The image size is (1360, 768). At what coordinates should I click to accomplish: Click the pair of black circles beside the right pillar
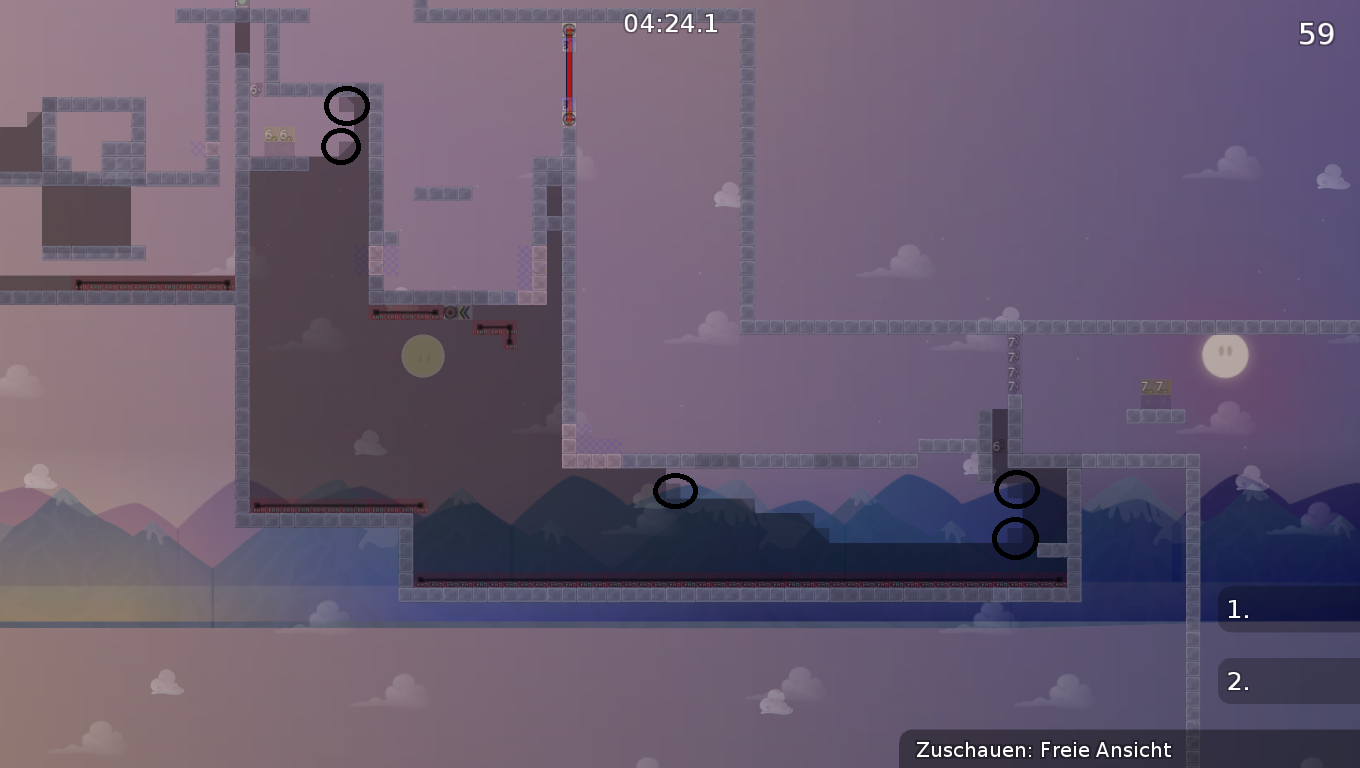point(1017,513)
